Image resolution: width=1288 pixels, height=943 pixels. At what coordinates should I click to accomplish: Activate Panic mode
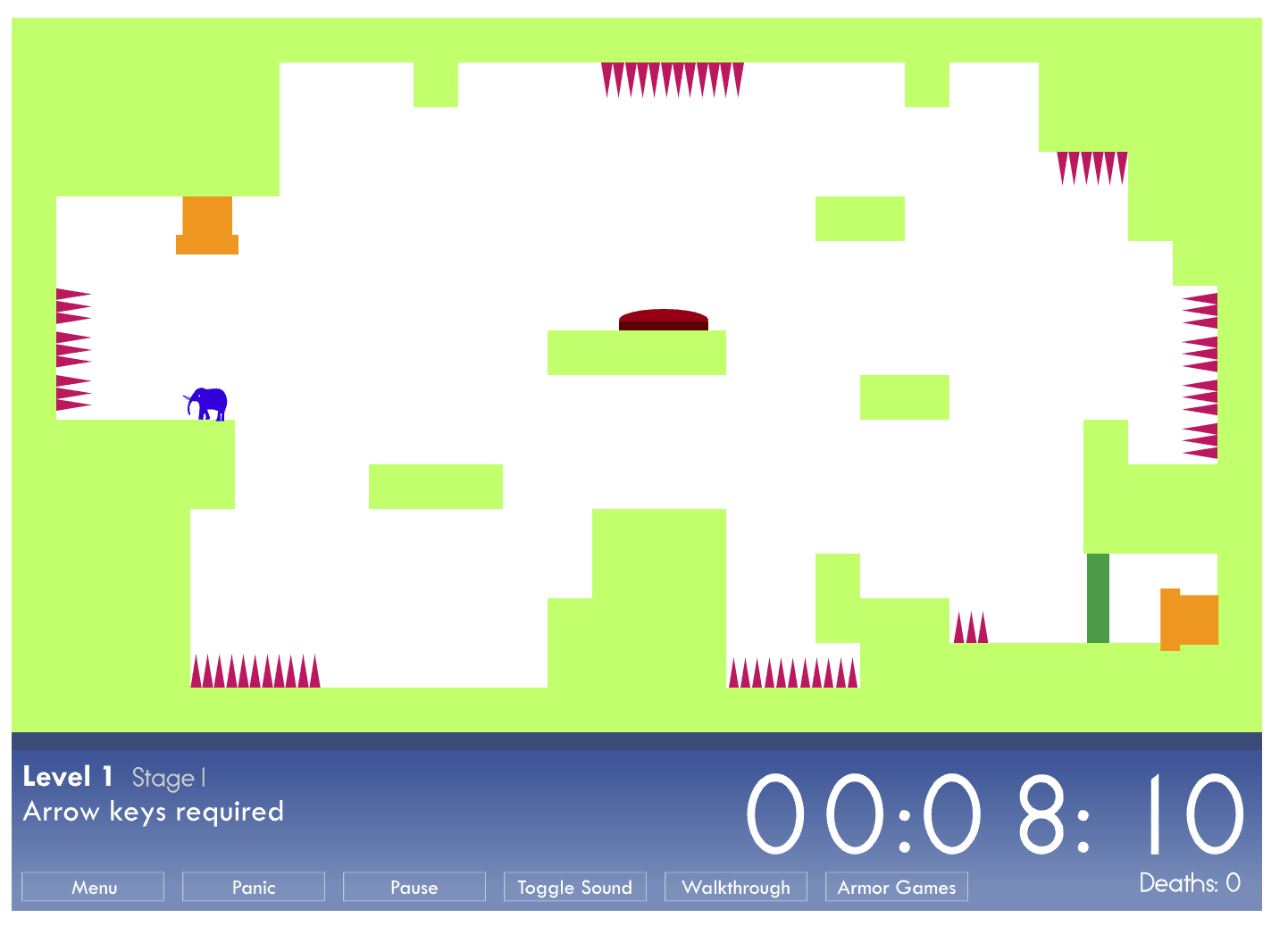pos(253,887)
